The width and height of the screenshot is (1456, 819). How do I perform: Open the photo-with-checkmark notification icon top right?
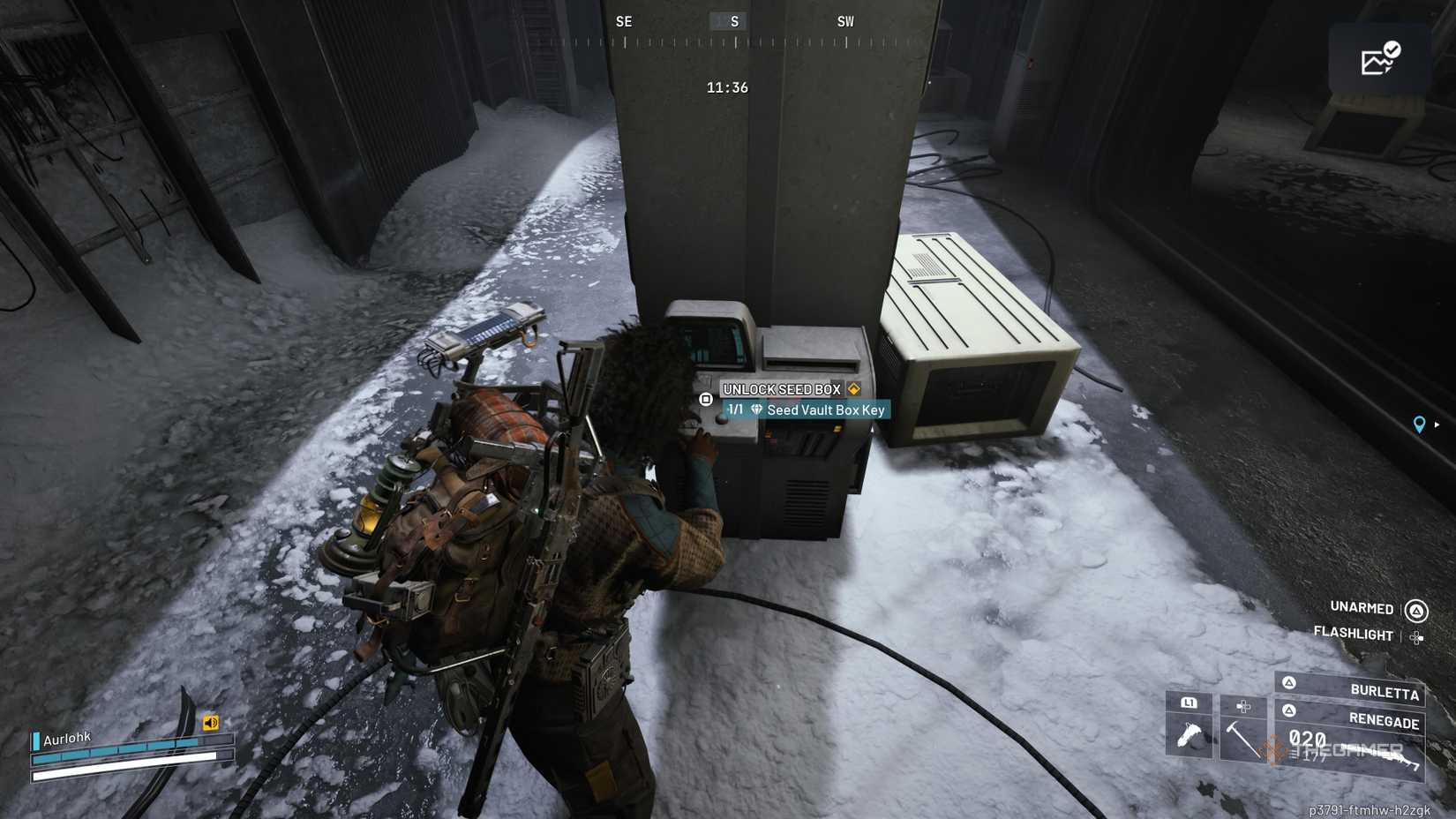coord(1381,57)
